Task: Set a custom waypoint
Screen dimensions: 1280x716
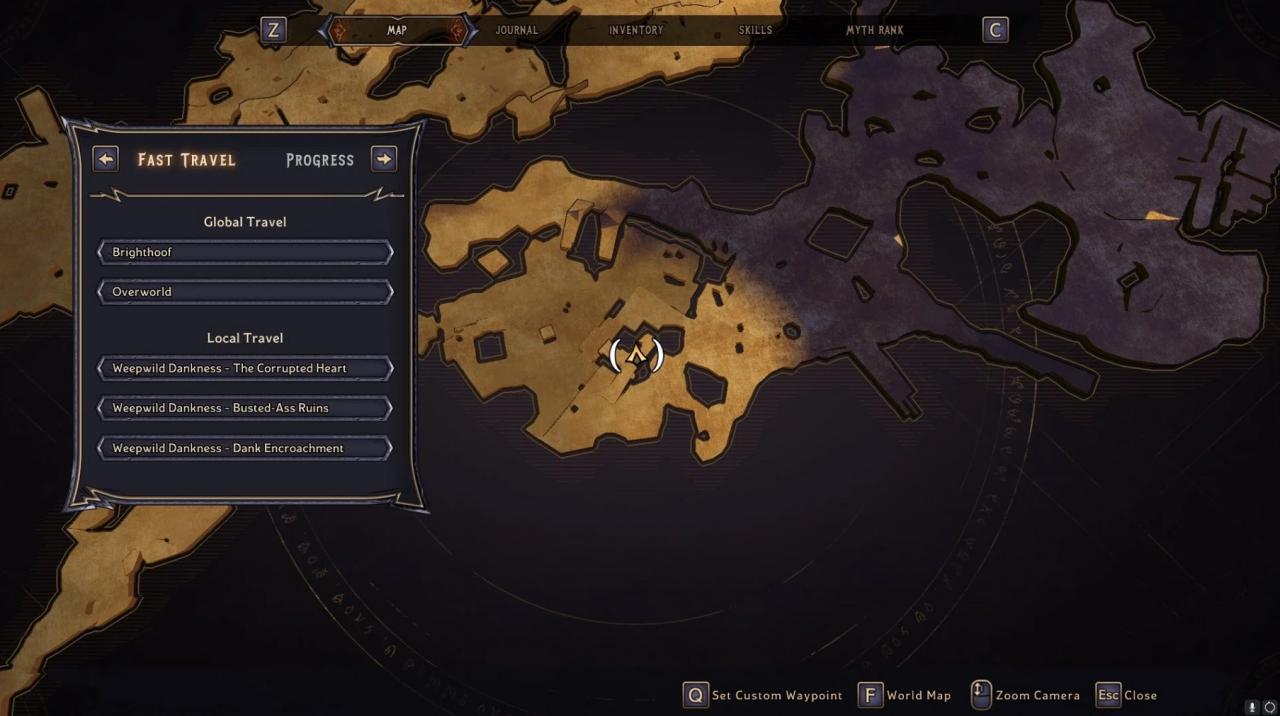Action: [x=763, y=695]
